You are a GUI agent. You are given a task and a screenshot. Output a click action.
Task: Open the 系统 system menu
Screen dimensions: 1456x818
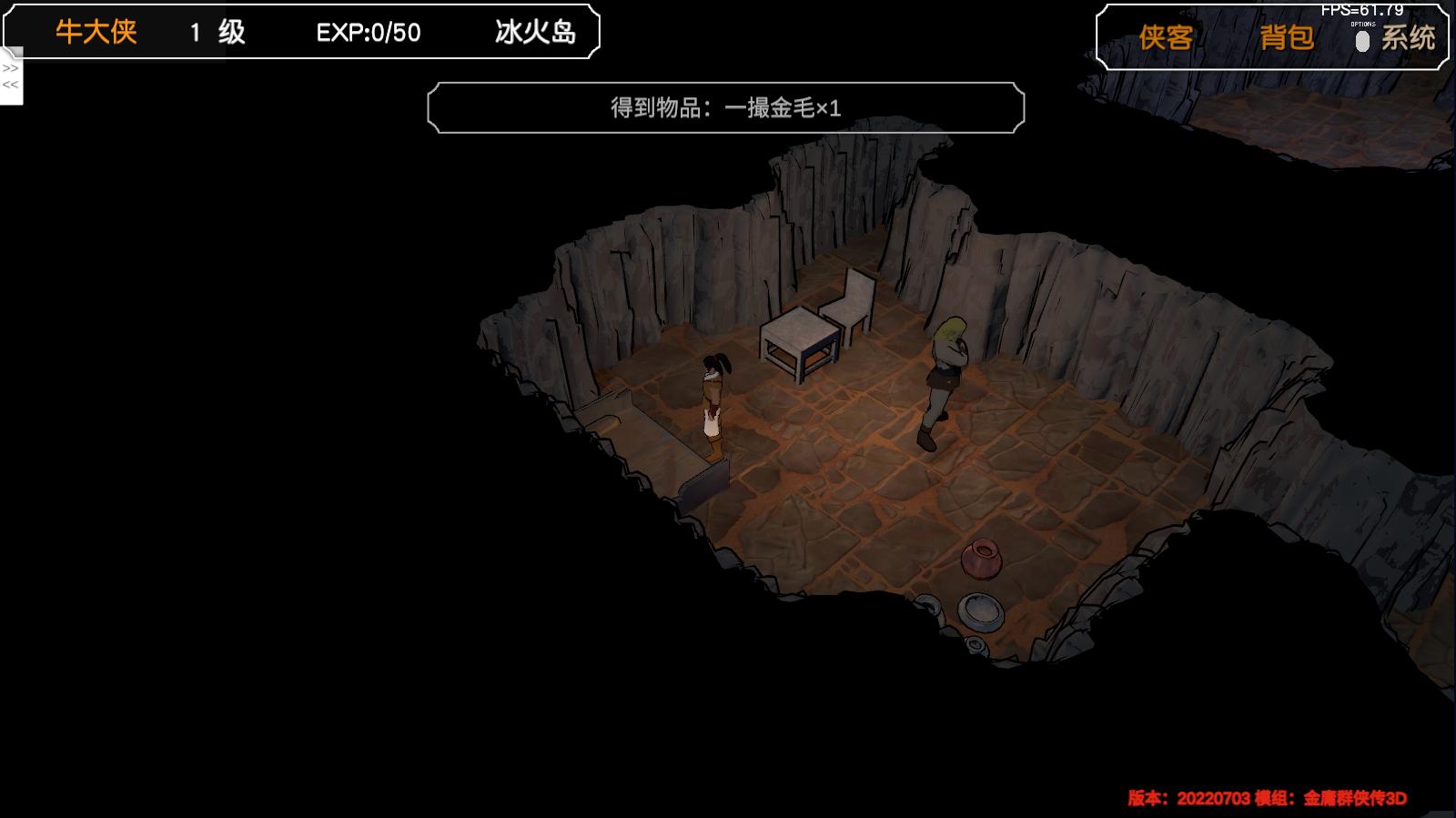1410,38
